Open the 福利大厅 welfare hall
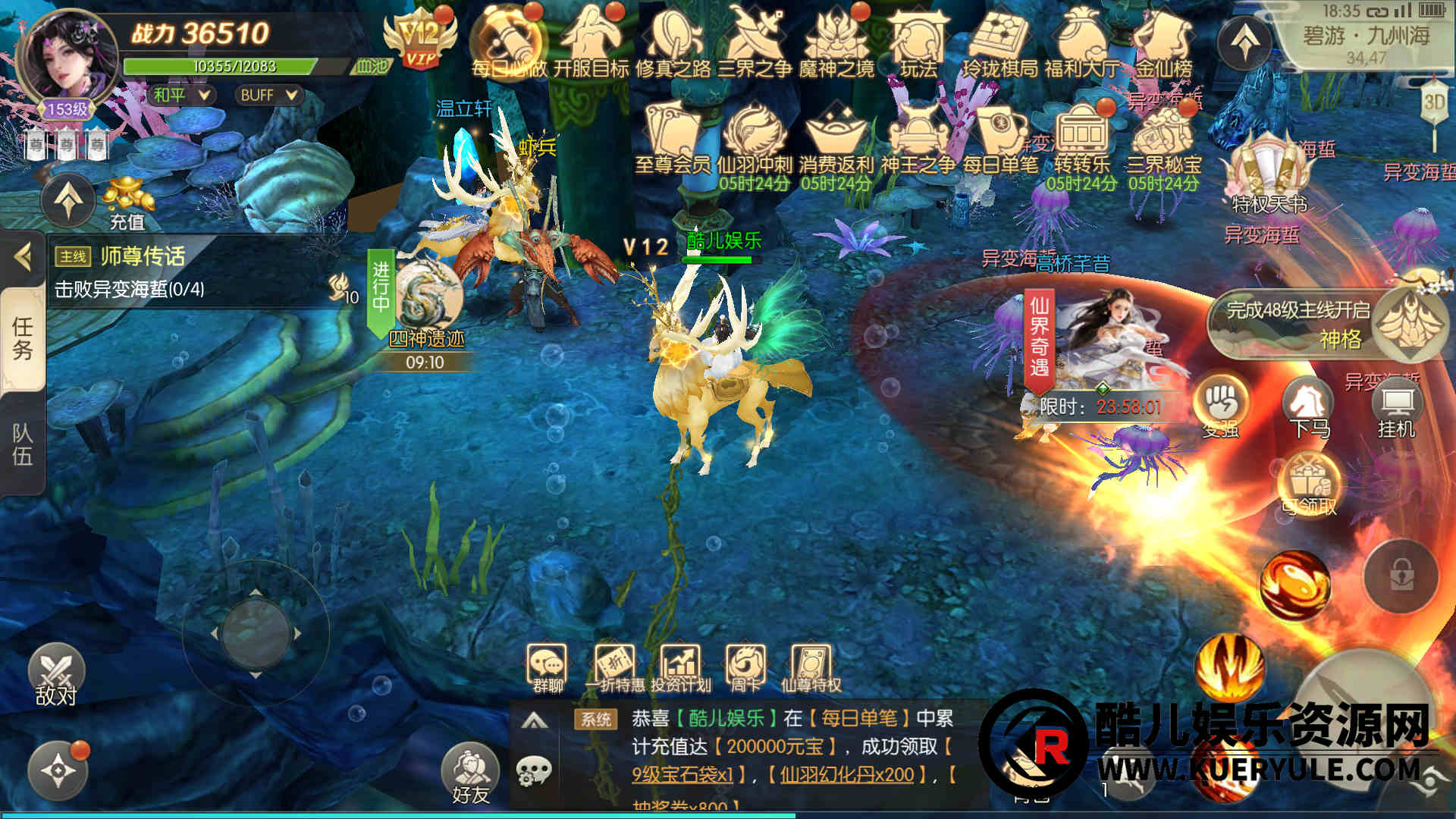 [1081, 42]
